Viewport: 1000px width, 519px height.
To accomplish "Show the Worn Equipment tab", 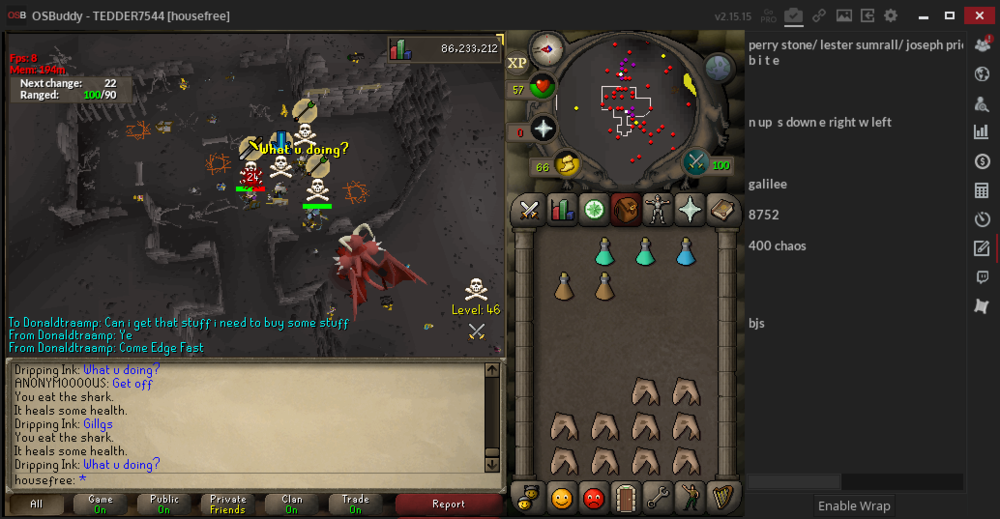I will [x=658, y=210].
